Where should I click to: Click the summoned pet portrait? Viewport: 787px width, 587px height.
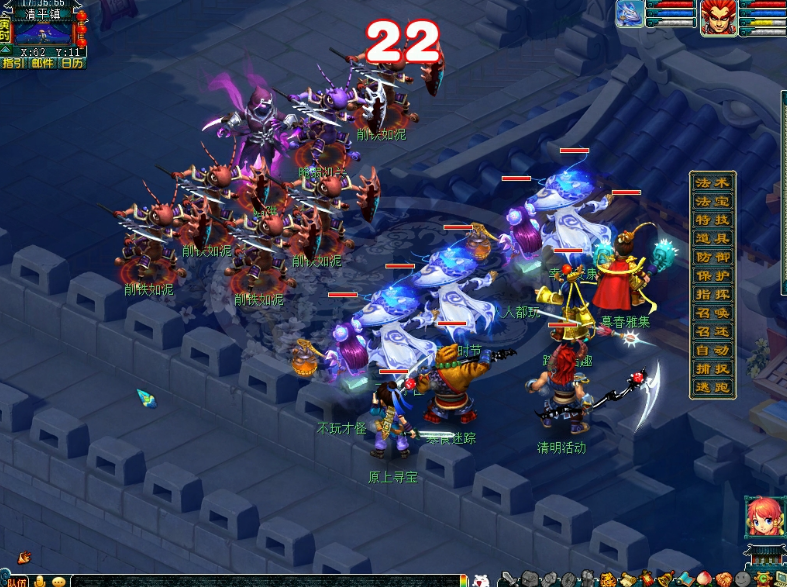tap(630, 14)
